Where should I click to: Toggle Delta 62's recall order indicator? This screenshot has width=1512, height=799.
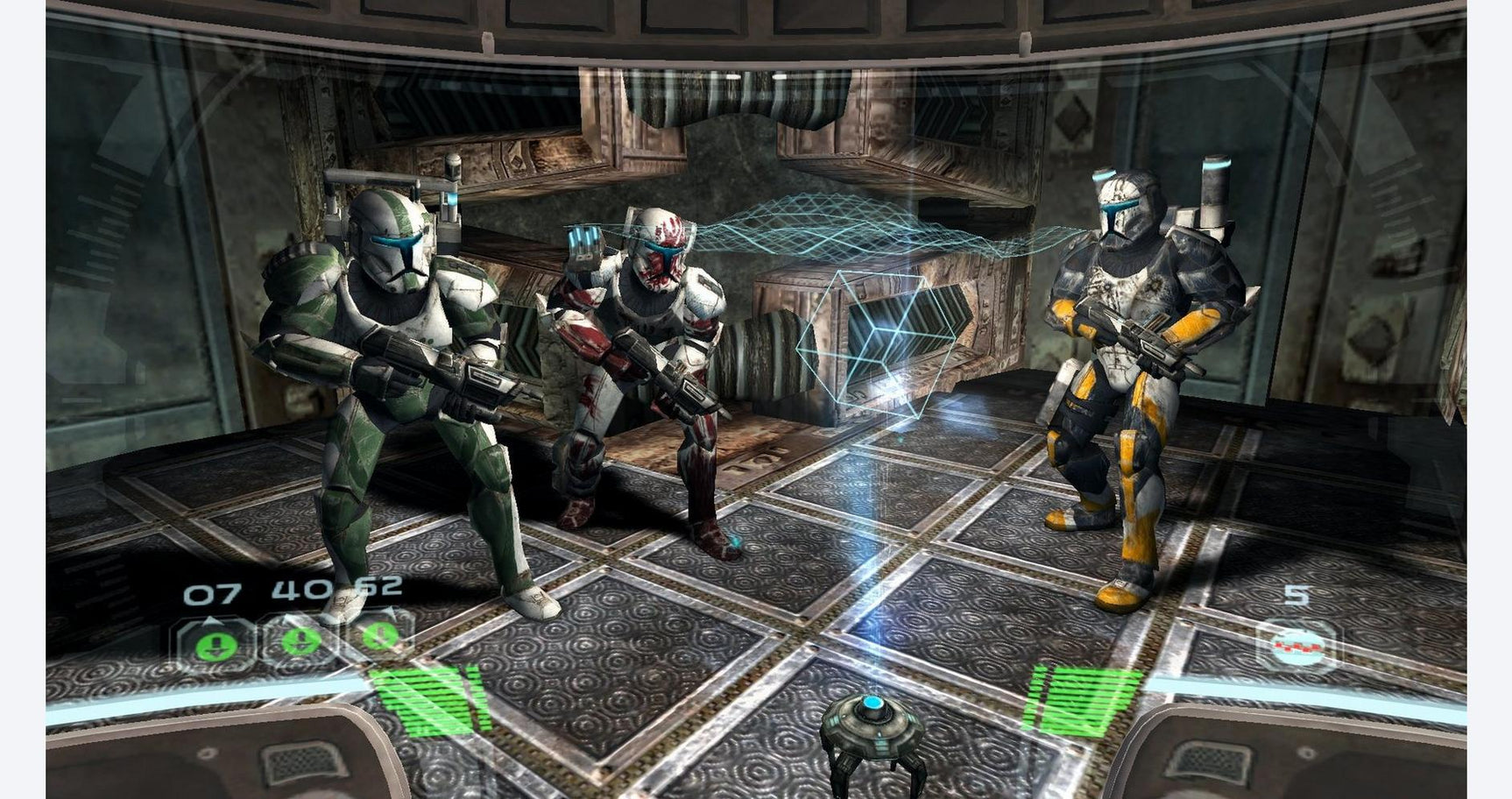(x=380, y=637)
